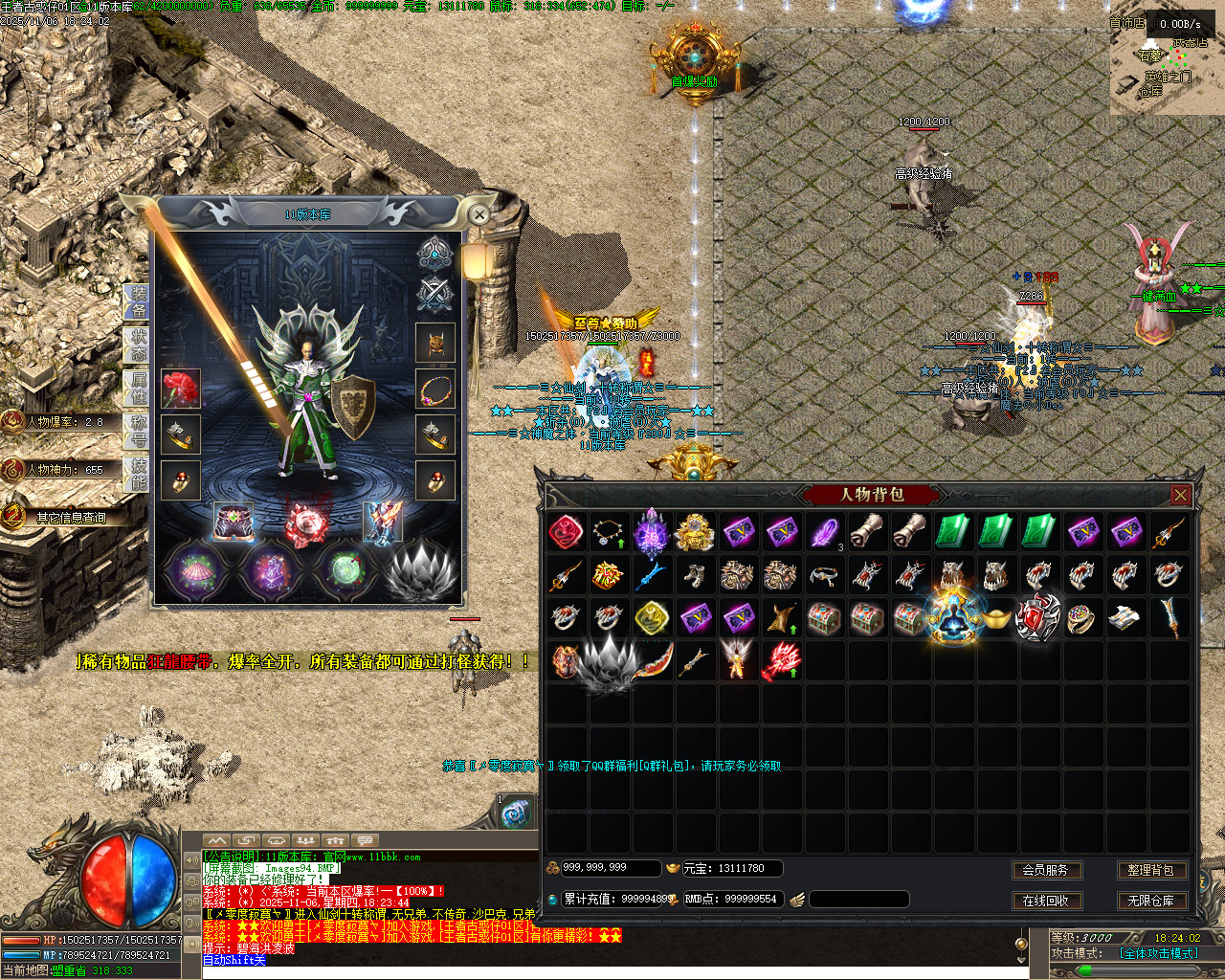Close the character equipment panel
The width and height of the screenshot is (1225, 980).
pos(479,215)
